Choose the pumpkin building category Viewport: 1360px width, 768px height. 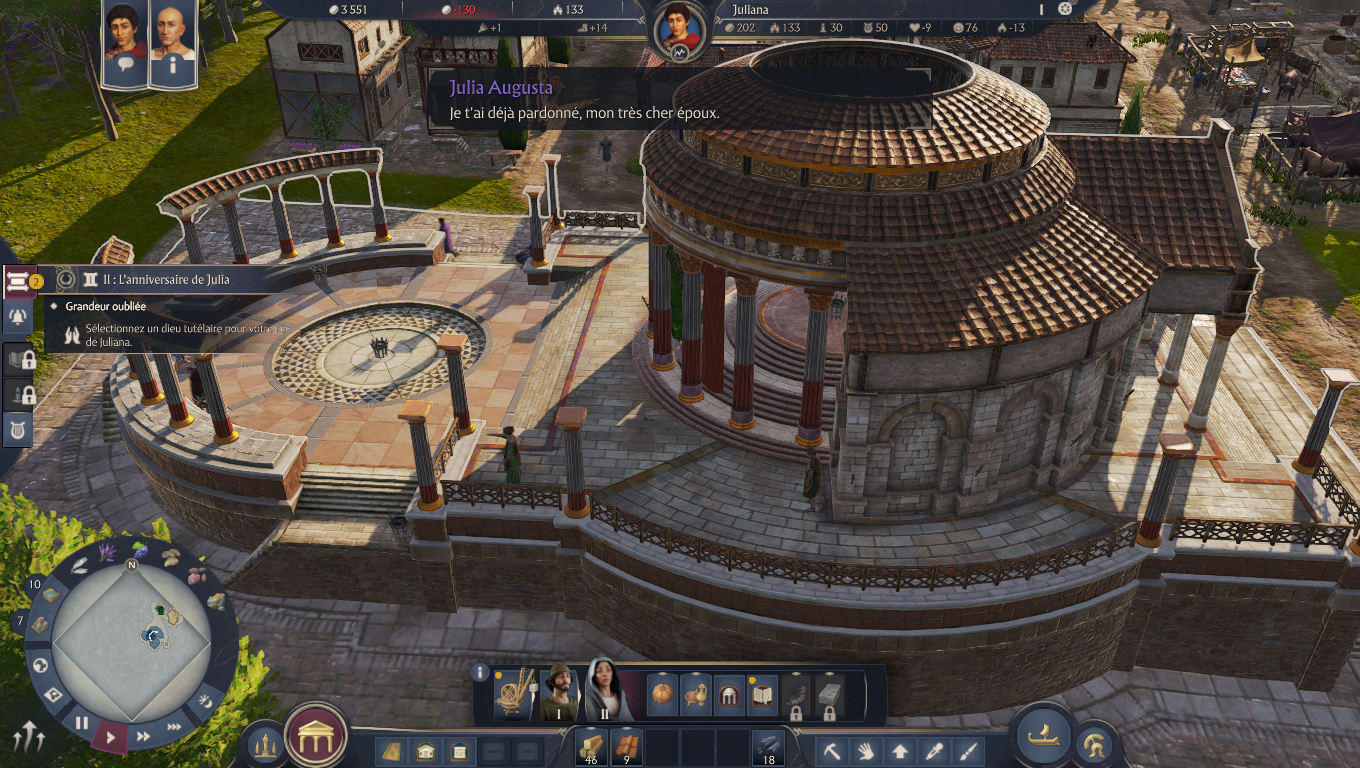pos(662,694)
